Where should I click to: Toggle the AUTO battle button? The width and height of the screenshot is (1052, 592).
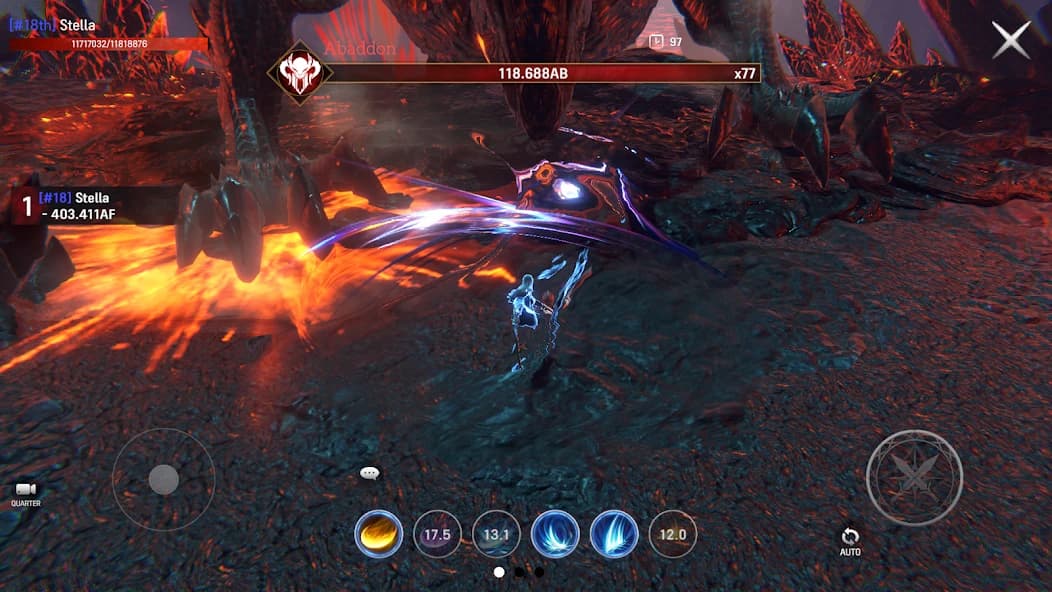pos(850,540)
